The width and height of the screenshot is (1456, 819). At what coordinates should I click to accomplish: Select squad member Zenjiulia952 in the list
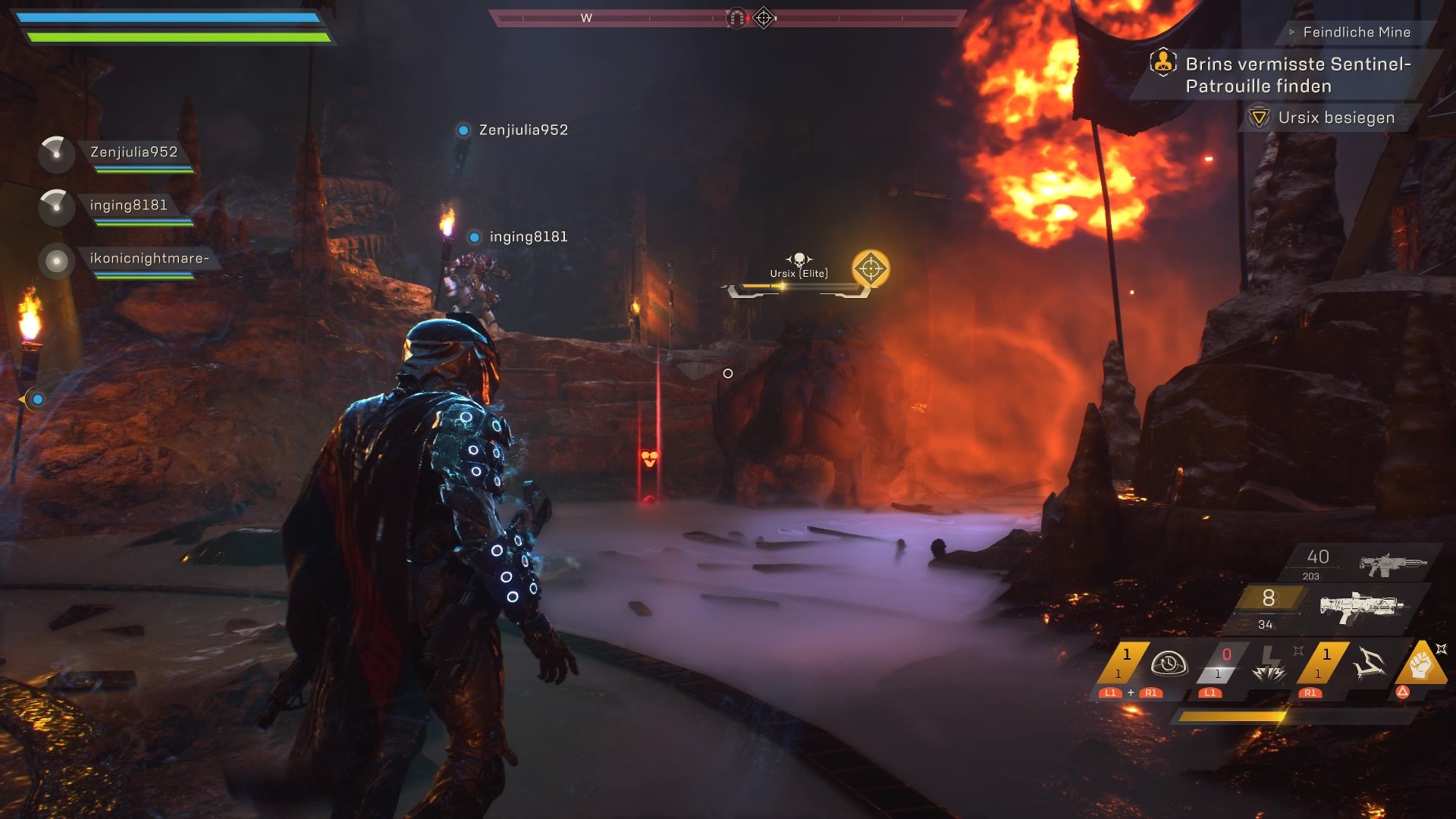pos(133,152)
